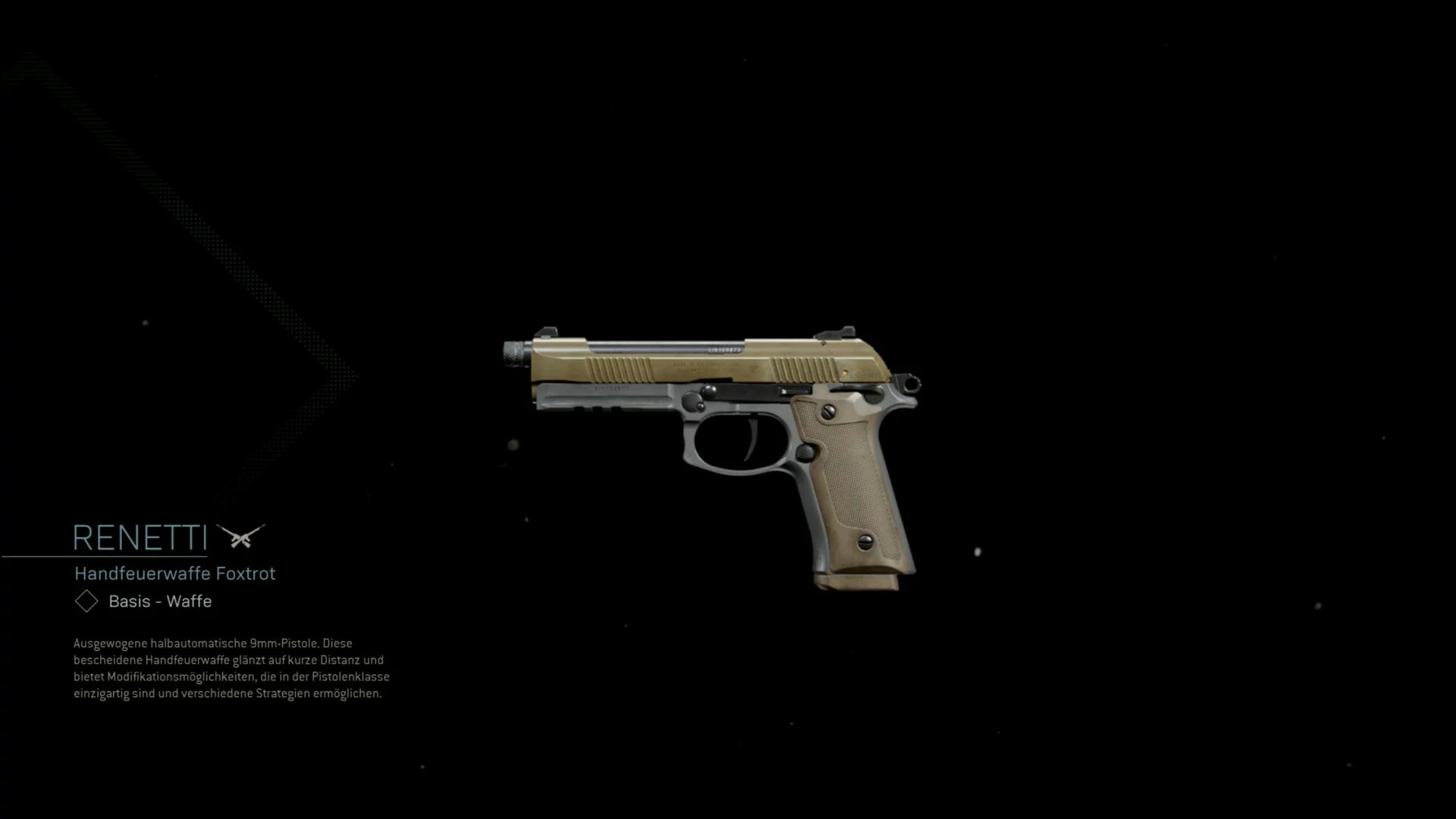Click the crossed weapons icon beside RENETTI
The height and width of the screenshot is (819, 1456).
coord(240,536)
